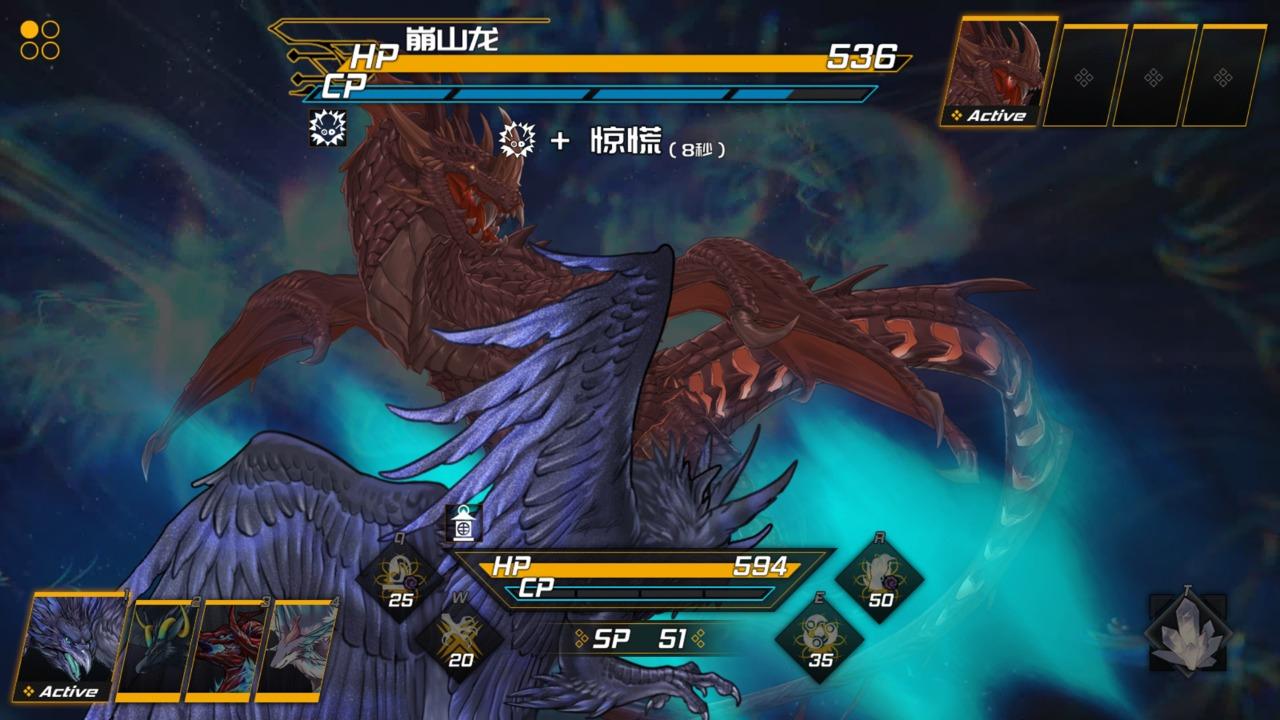Viewport: 1280px width, 720px height.
Task: Click the status effect icon below the boss CP bar
Action: (x=326, y=130)
